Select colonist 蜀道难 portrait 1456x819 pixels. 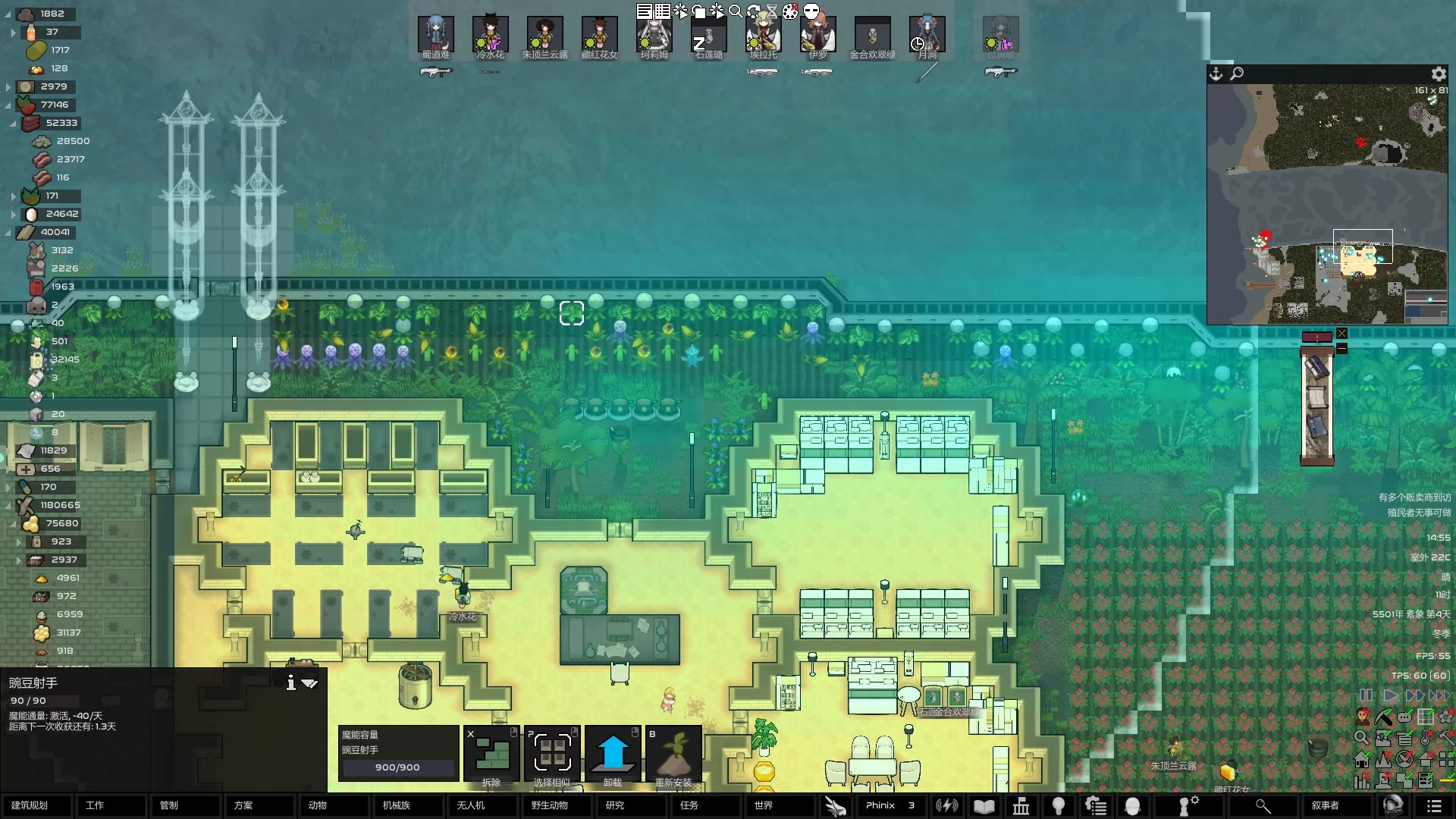point(436,36)
